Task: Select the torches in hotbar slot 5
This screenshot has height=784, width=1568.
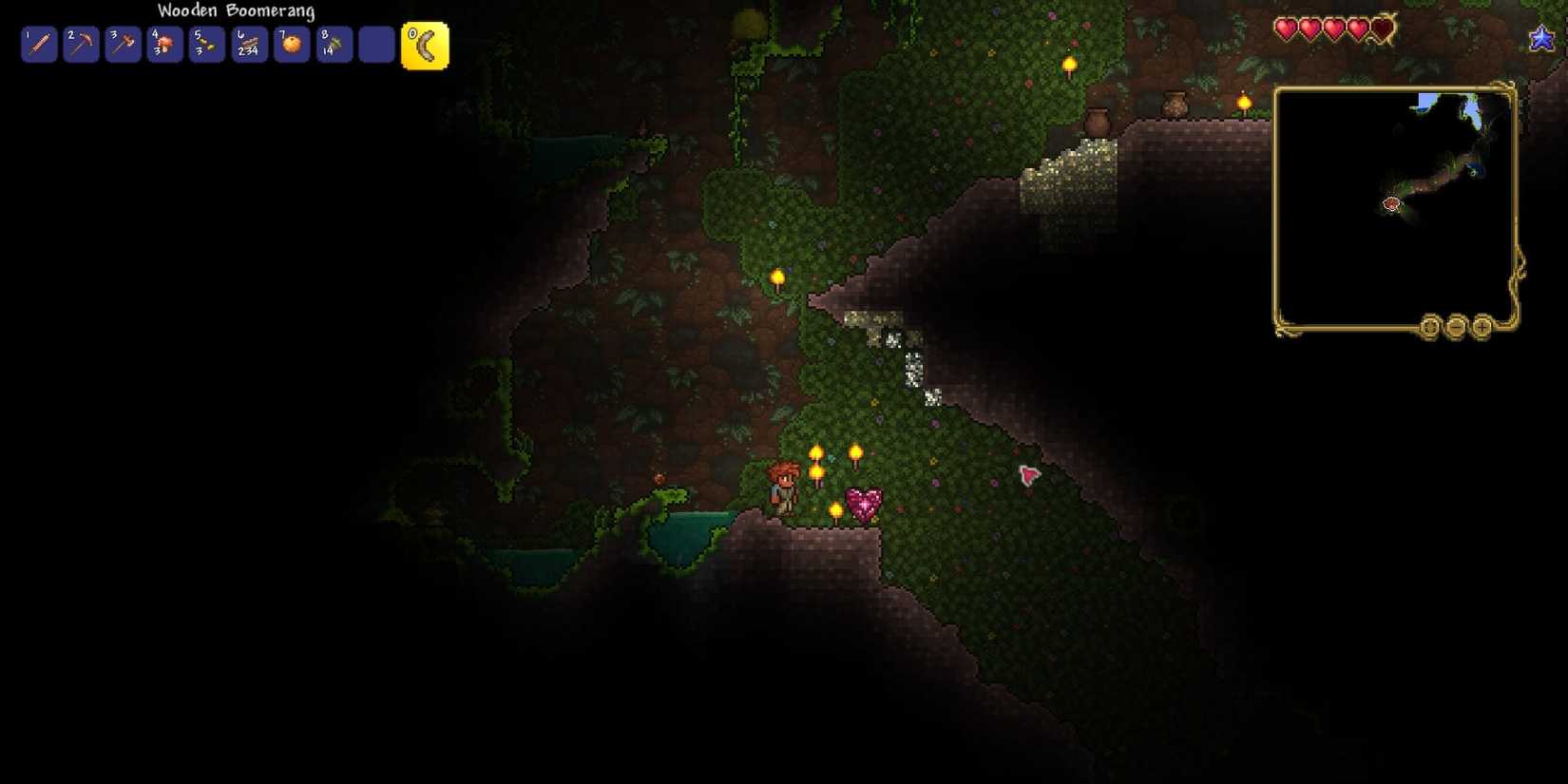Action: pos(205,45)
